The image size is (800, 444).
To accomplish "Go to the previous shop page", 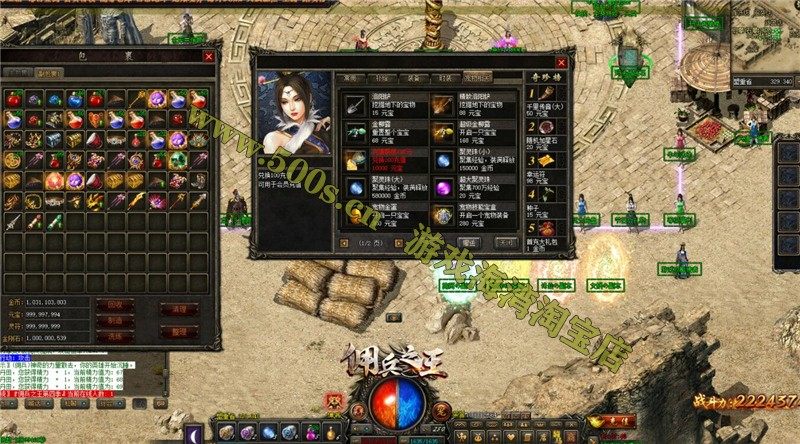I will click(345, 242).
